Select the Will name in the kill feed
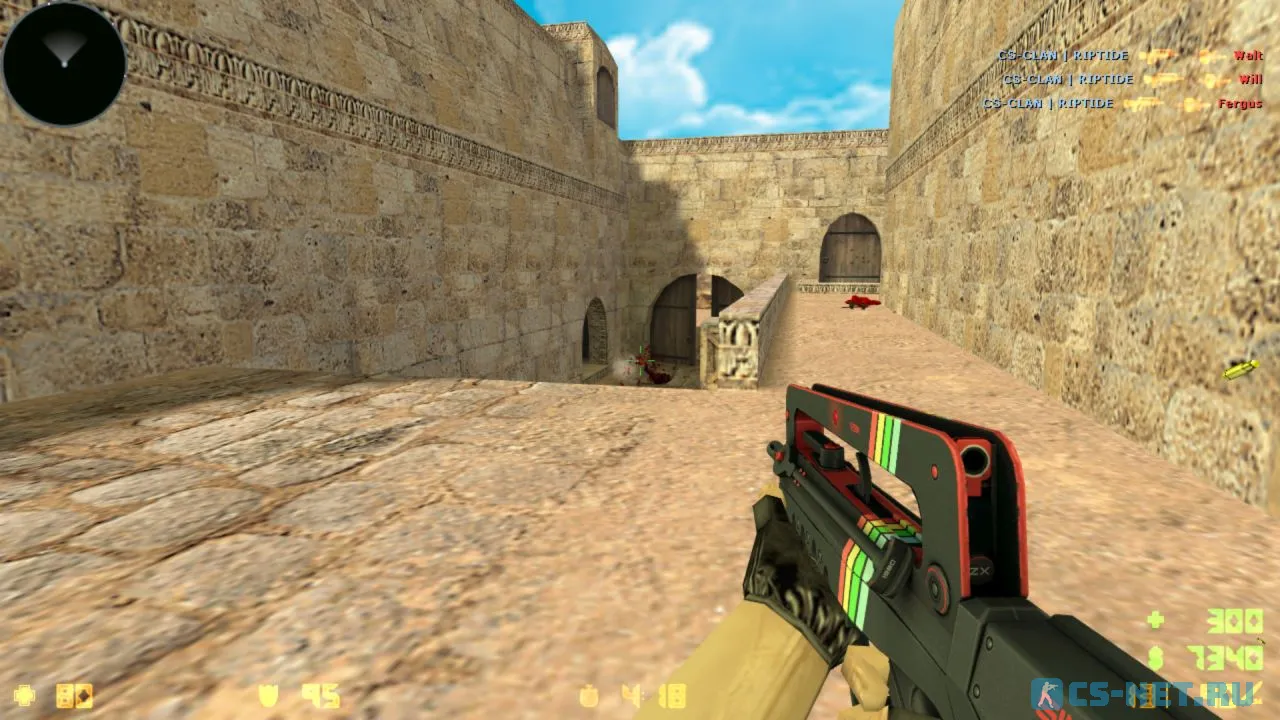The width and height of the screenshot is (1280, 720). click(x=1251, y=79)
